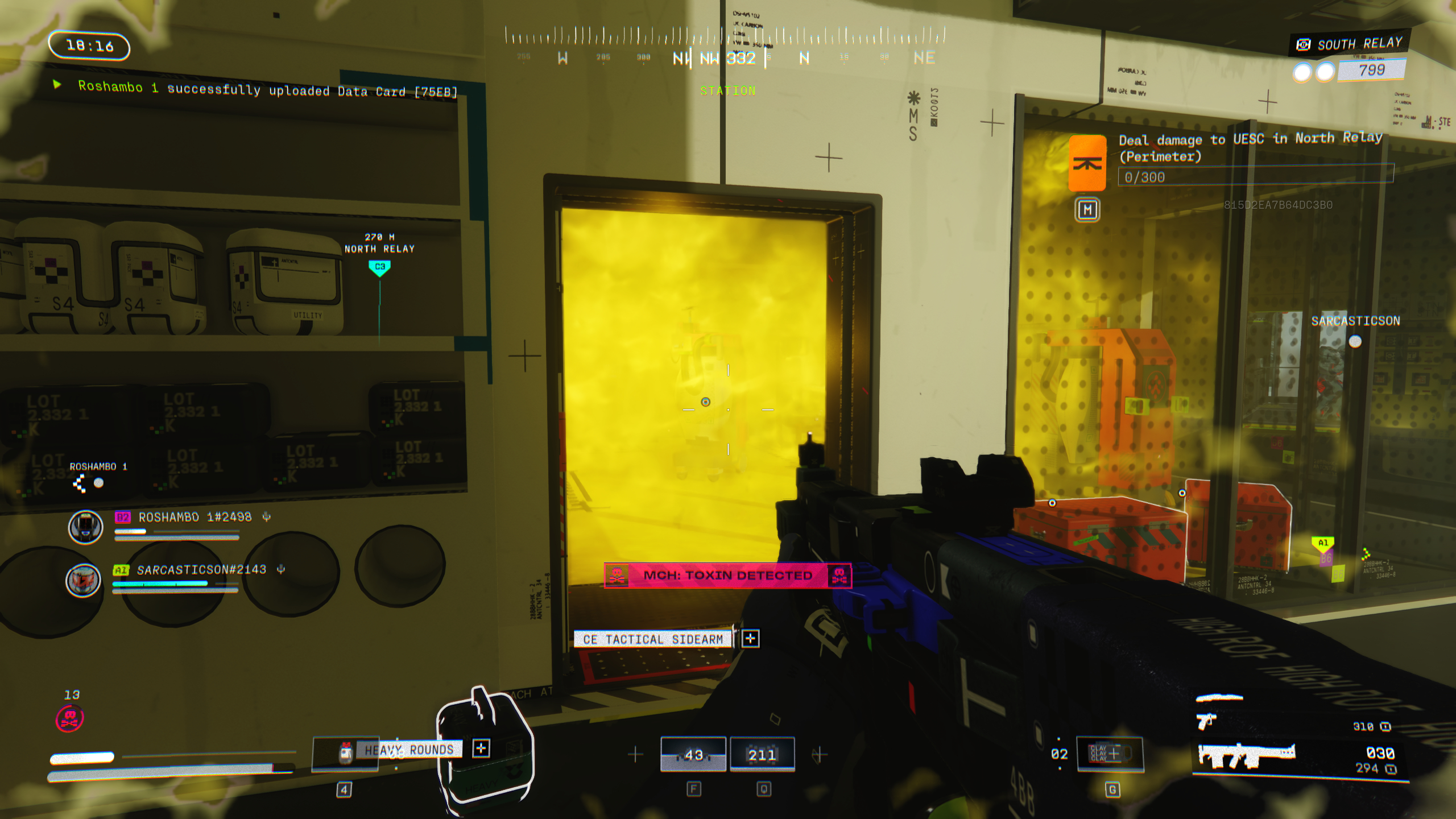
Task: Select the camera icon beside SOUTH RELAY
Action: pyautogui.click(x=1304, y=43)
